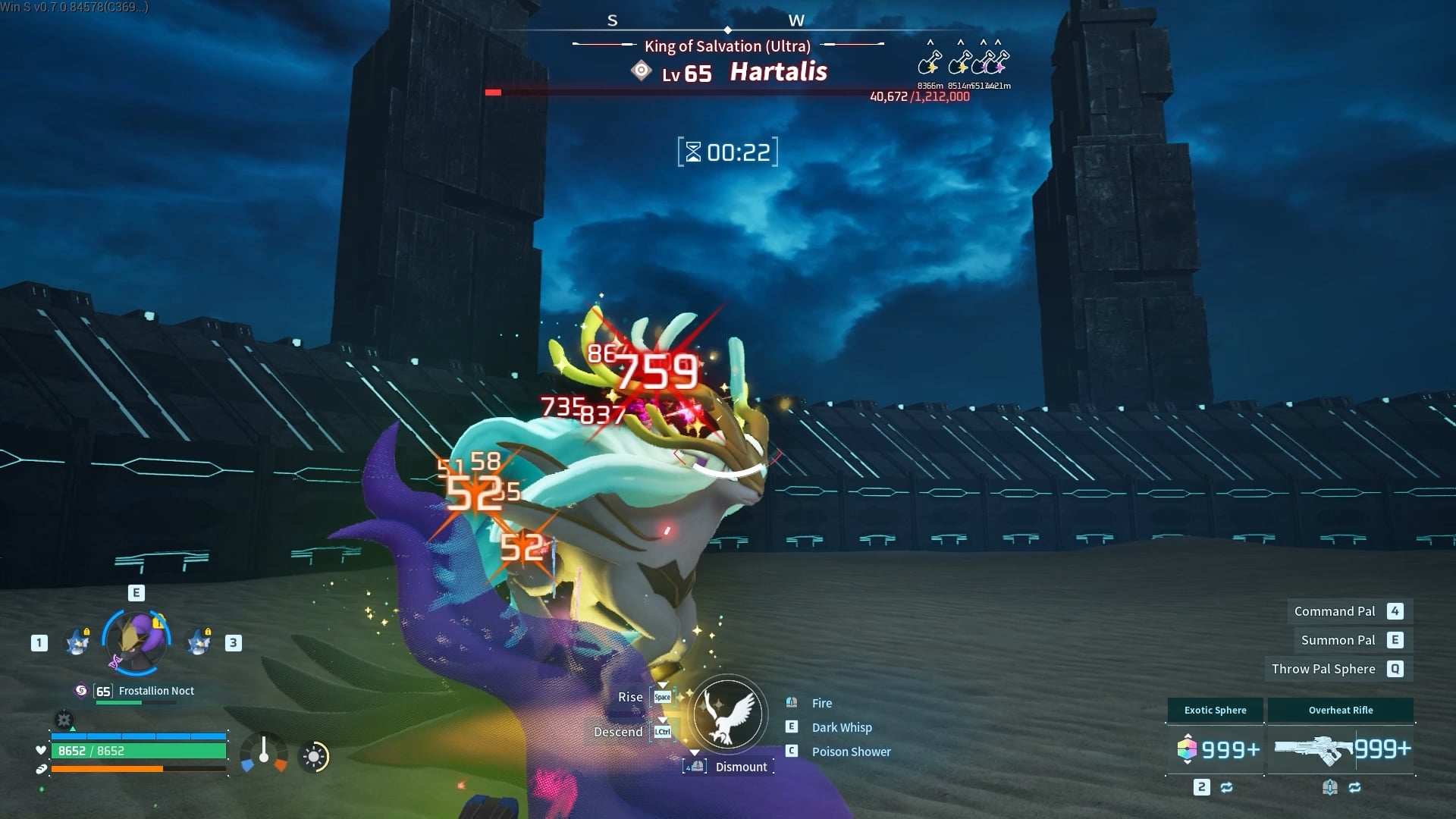Click the winged mount emblem icon
Screen dimensions: 1456x819
coord(727,714)
